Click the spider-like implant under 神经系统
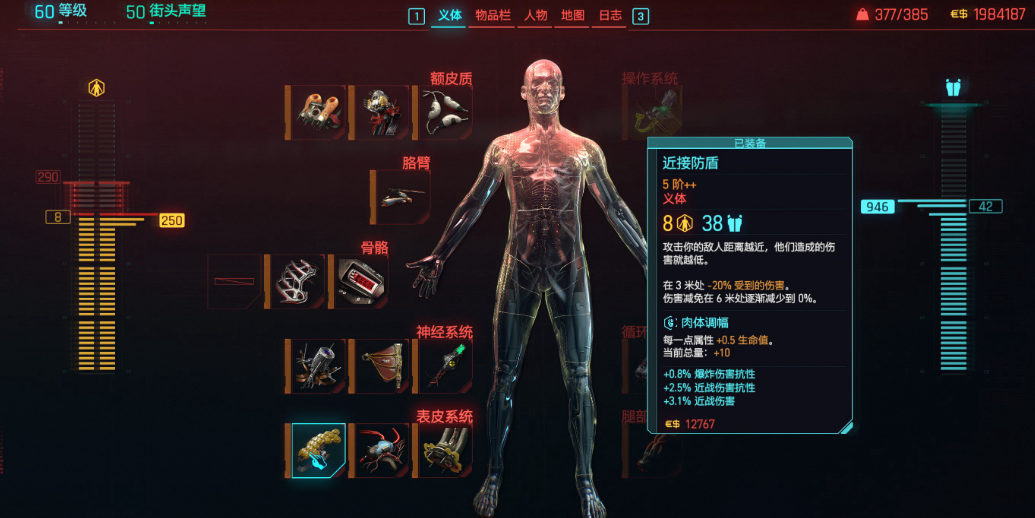The width and height of the screenshot is (1035, 518). pyautogui.click(x=319, y=366)
